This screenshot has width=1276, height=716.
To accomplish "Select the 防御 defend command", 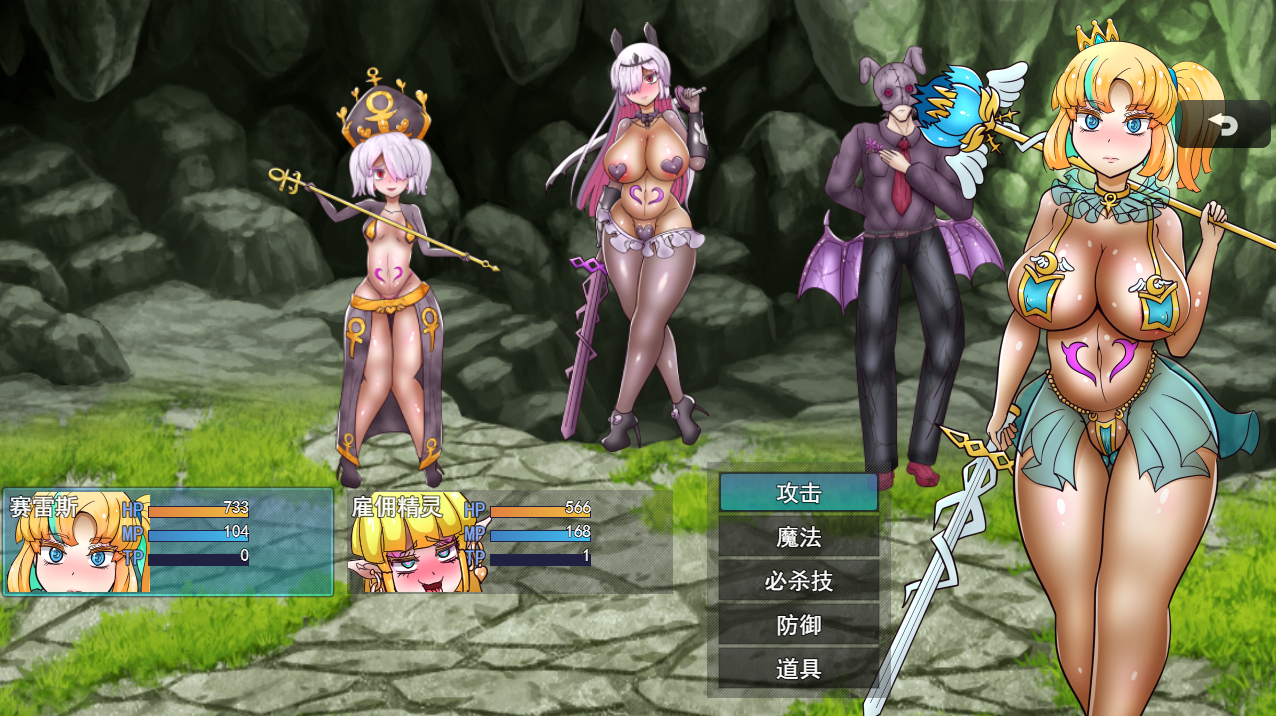I will click(x=798, y=625).
